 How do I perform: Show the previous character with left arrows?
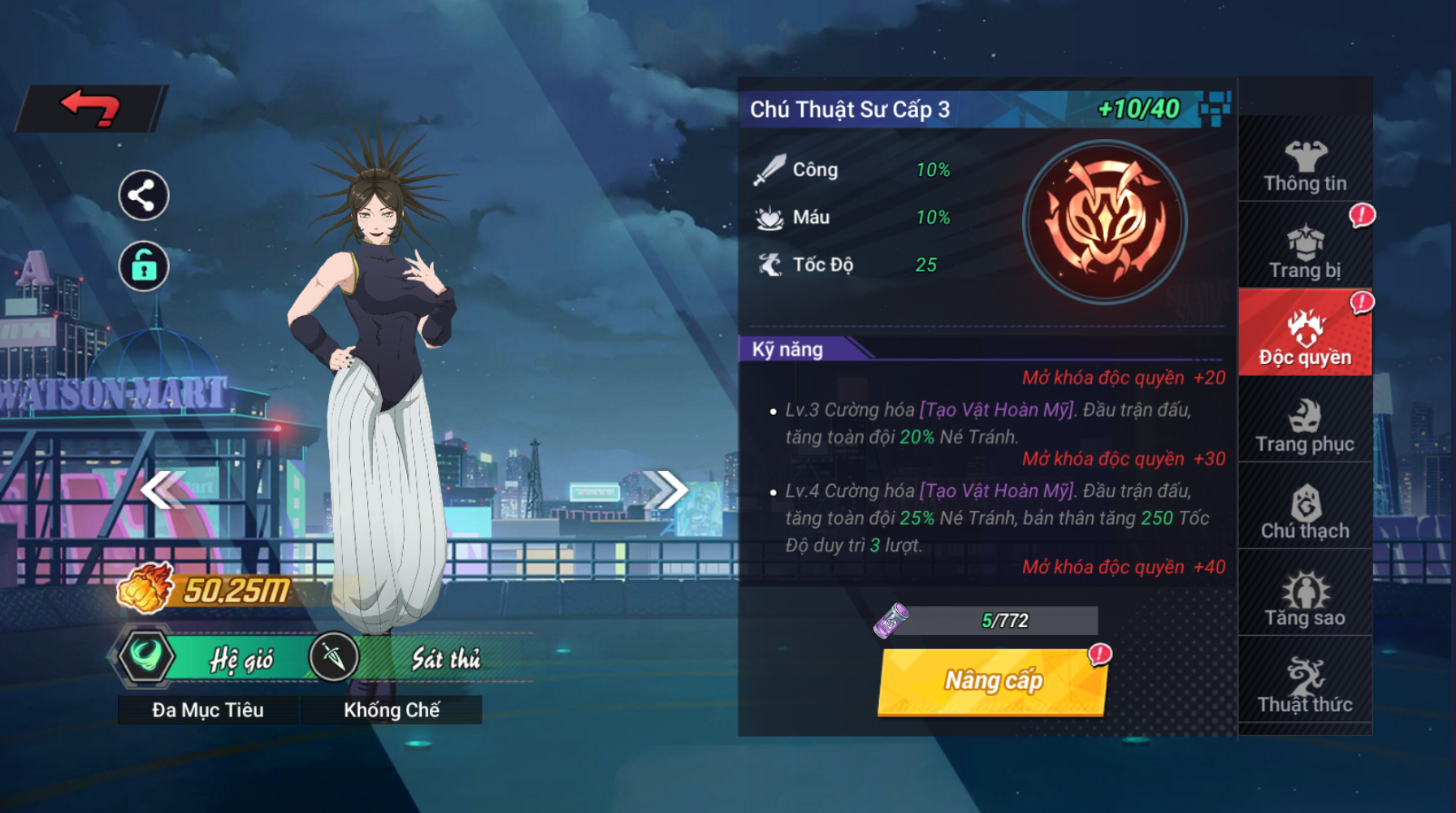(162, 489)
